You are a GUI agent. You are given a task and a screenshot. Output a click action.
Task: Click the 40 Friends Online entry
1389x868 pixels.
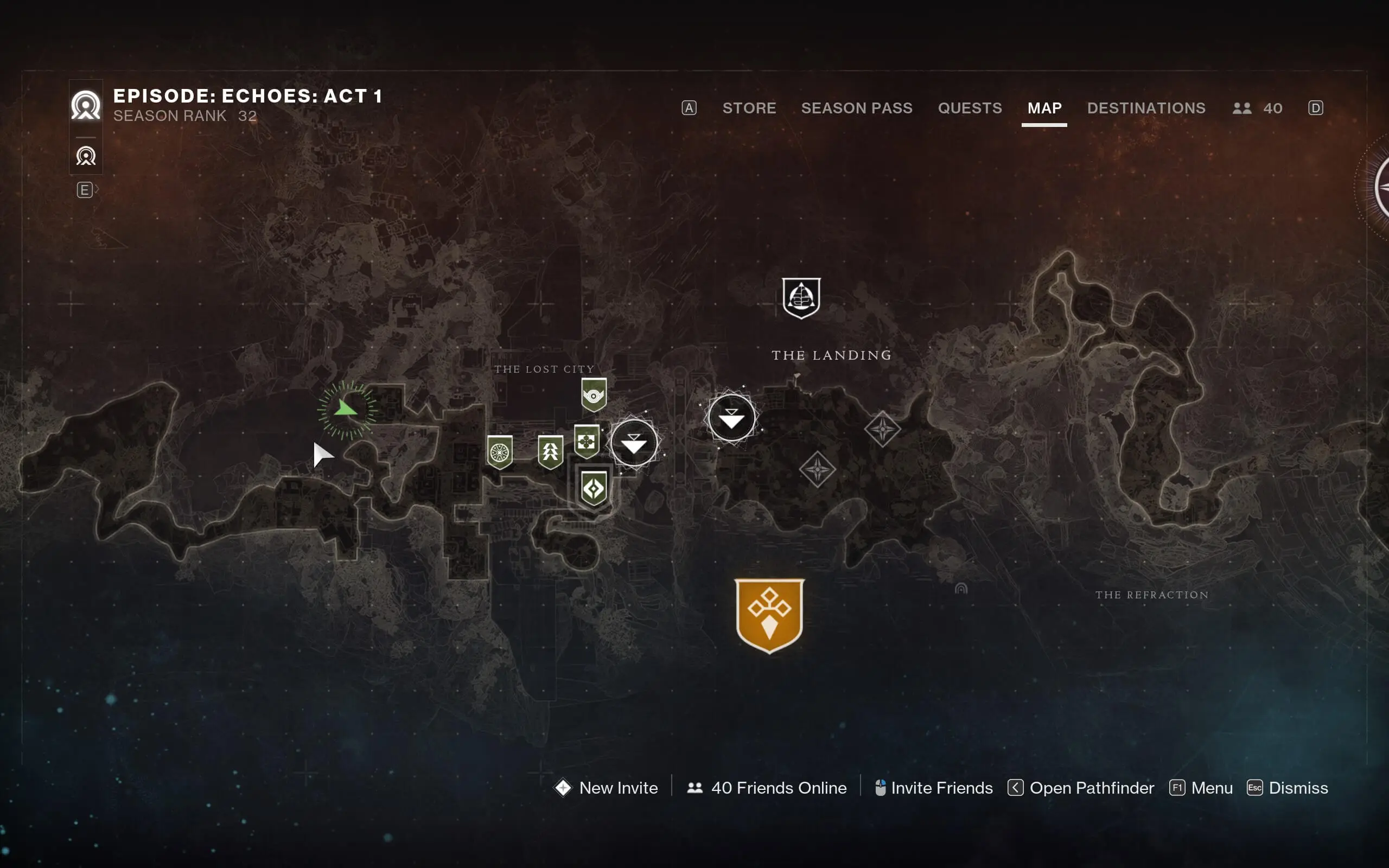point(778,788)
